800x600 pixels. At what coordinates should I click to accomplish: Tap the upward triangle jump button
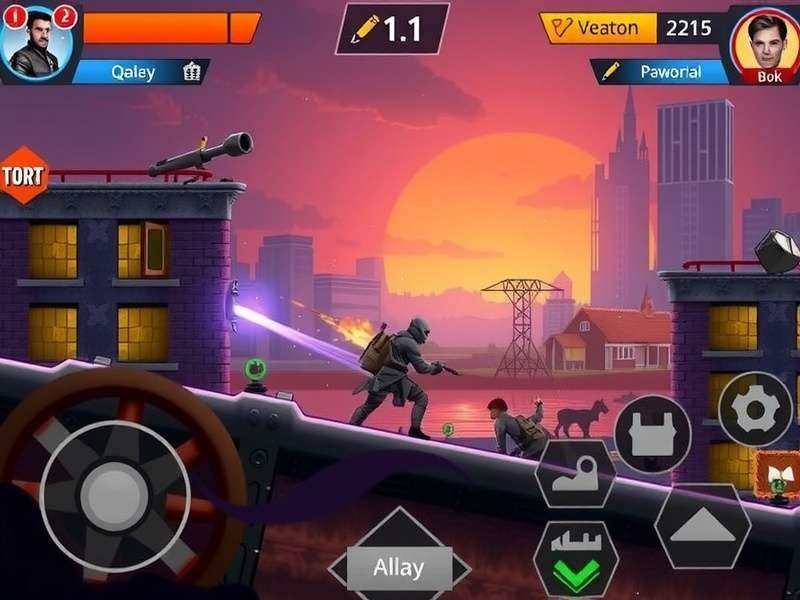(702, 526)
